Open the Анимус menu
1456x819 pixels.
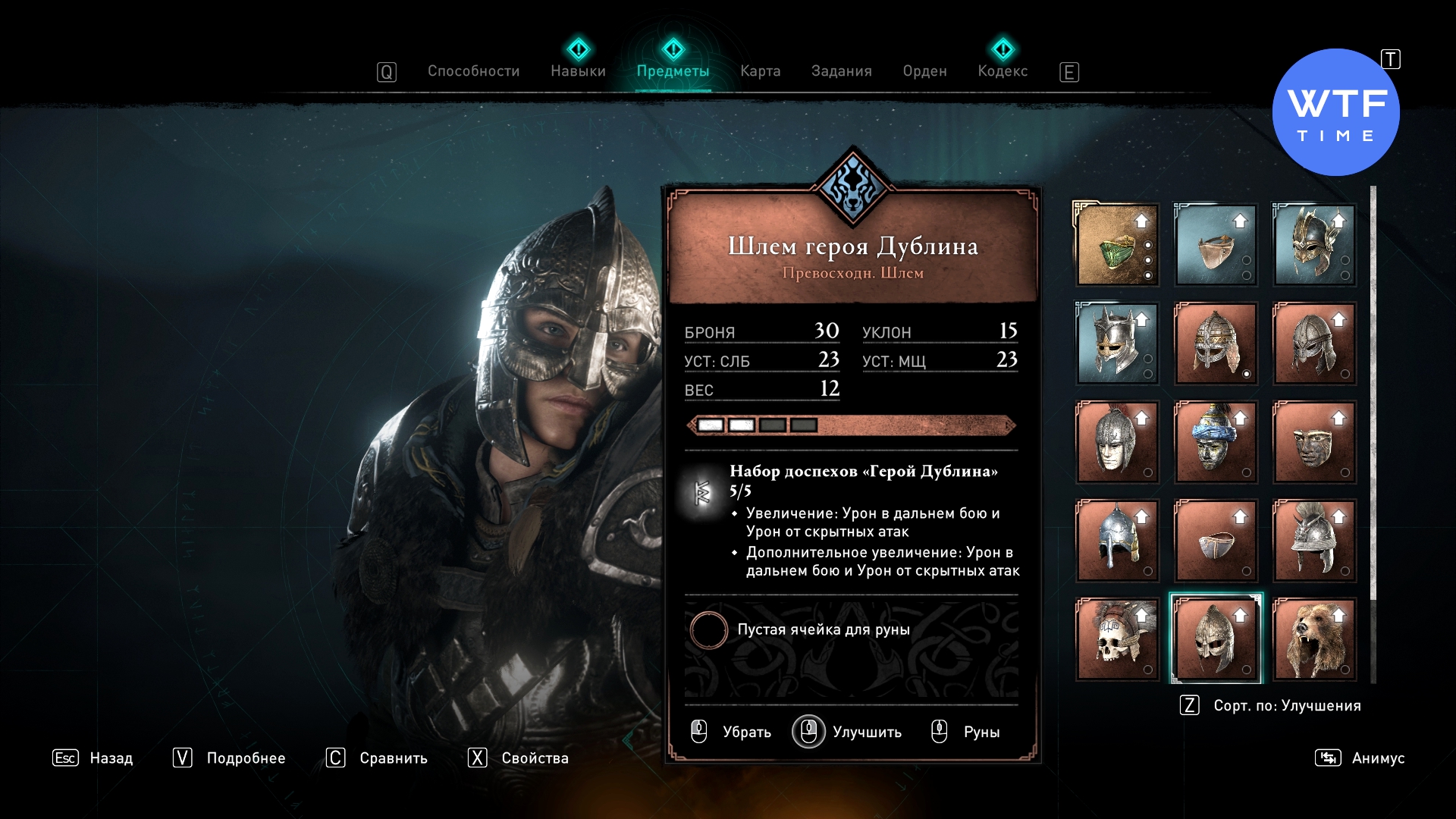tap(1377, 758)
